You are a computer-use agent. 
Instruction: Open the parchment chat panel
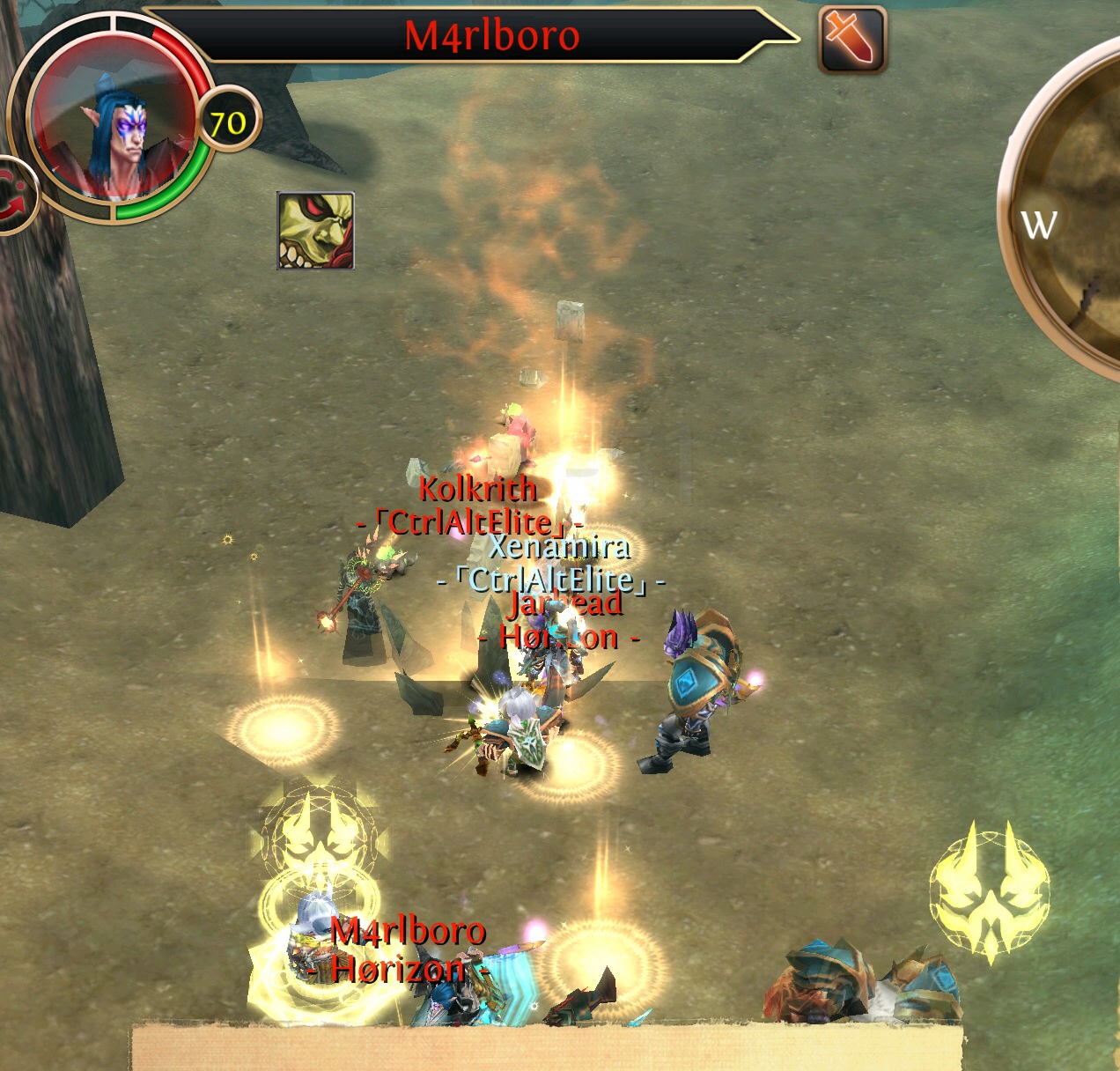pyautogui.click(x=546, y=1048)
